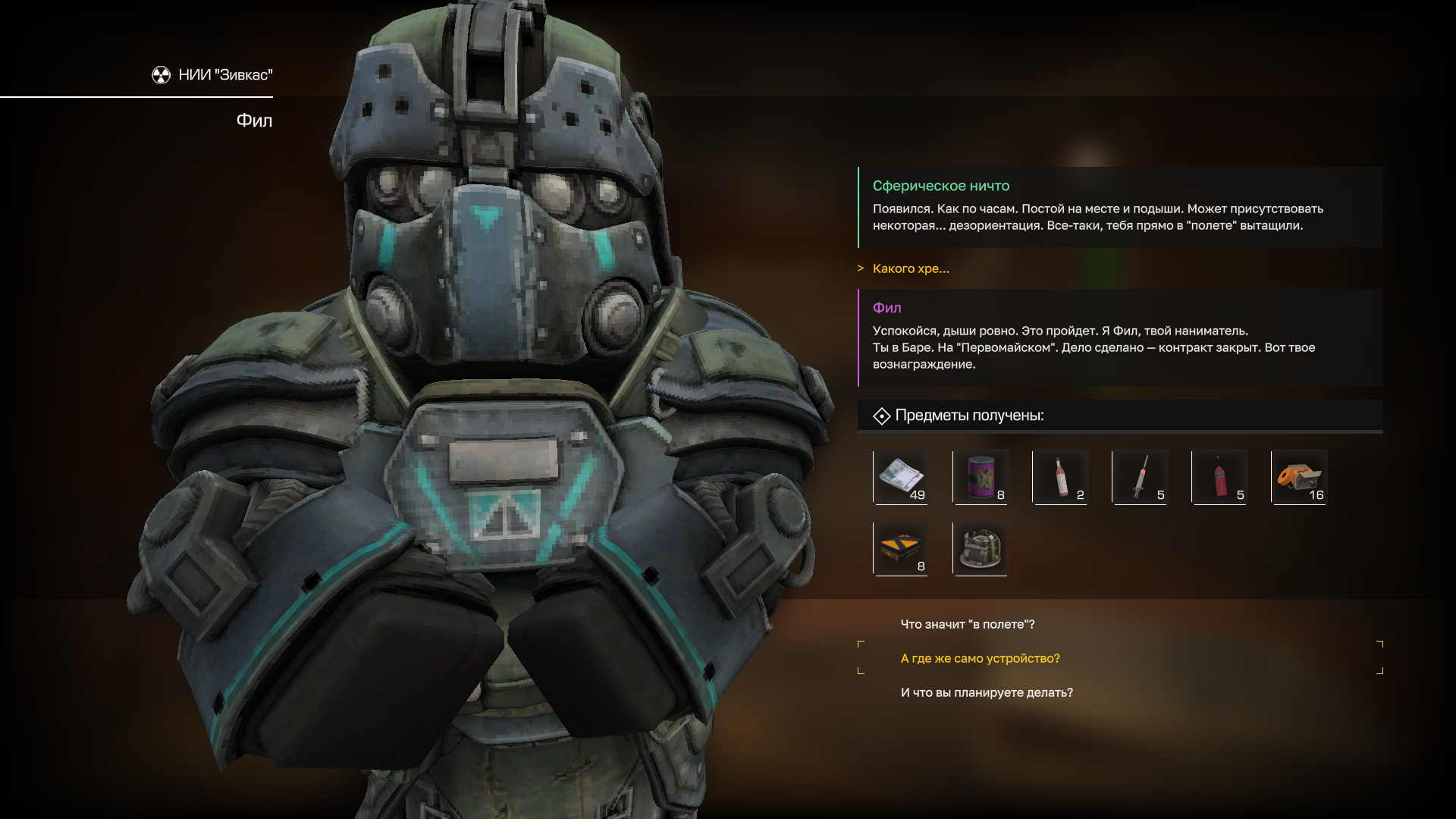Inspect the banknote stack reward

pyautogui.click(x=901, y=477)
